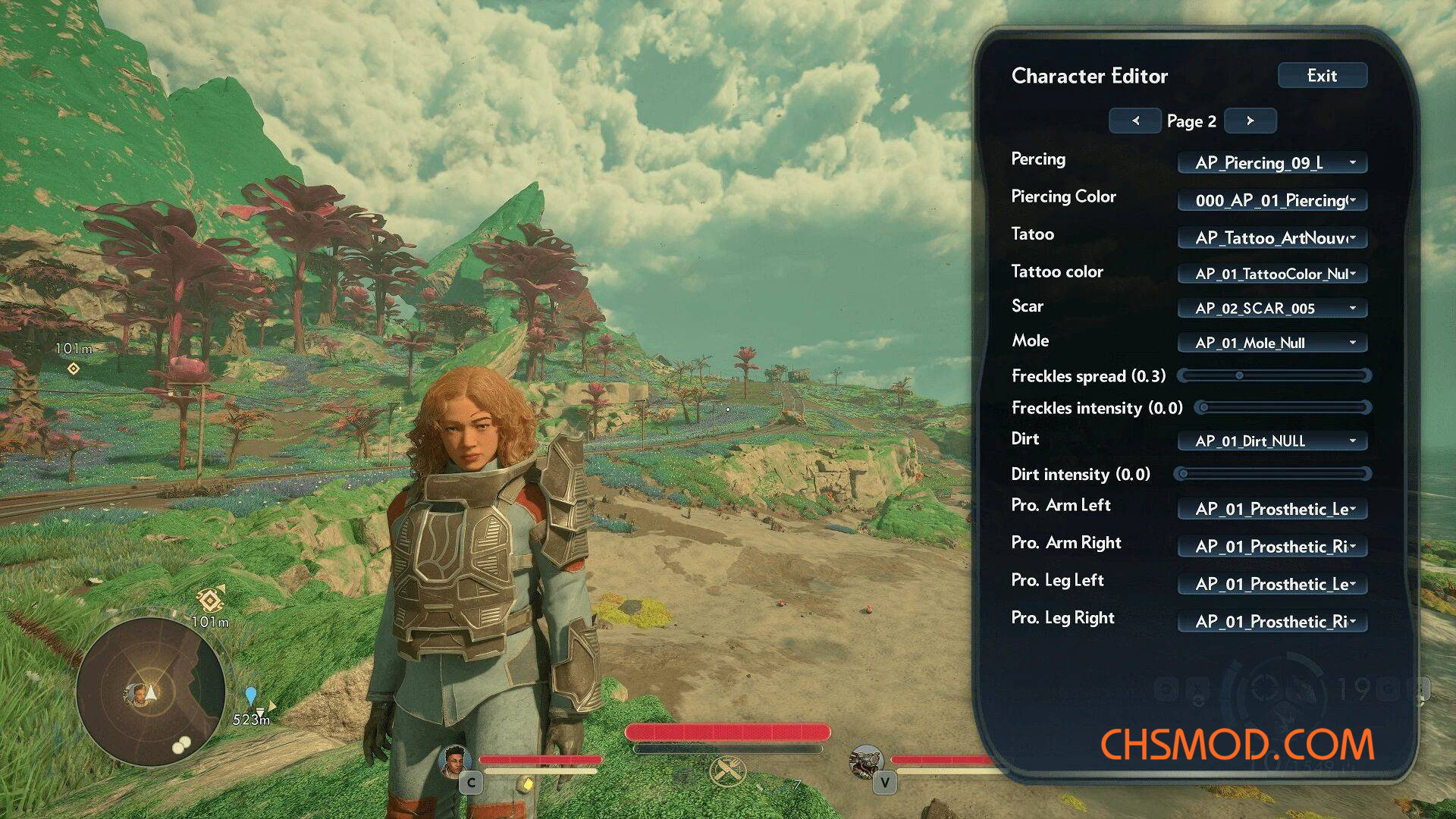The height and width of the screenshot is (819, 1456).
Task: Pick a Pro. Arm Right prosthetic
Action: tap(1272, 547)
